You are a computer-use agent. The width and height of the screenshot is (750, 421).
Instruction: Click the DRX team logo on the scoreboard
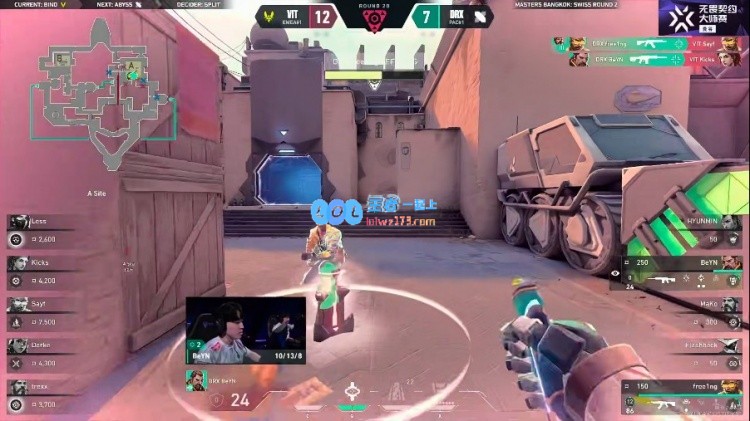479,17
